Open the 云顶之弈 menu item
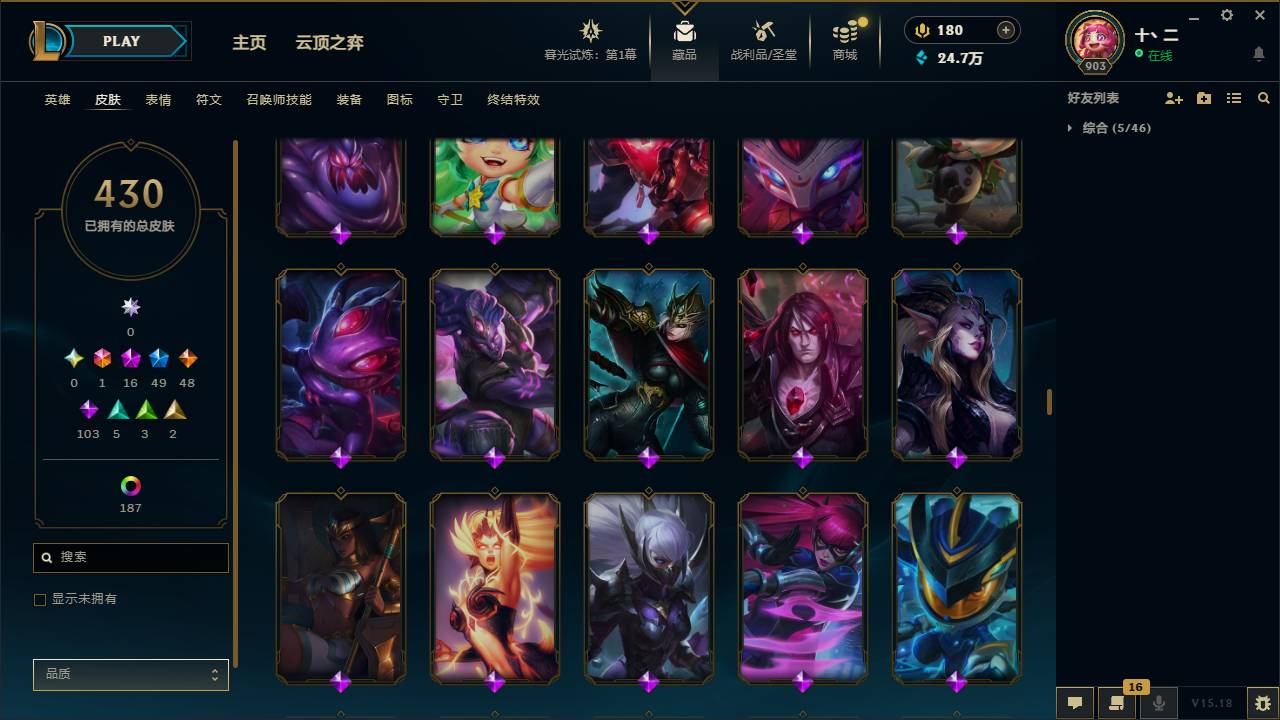Screen dimensions: 1280x720 330,42
